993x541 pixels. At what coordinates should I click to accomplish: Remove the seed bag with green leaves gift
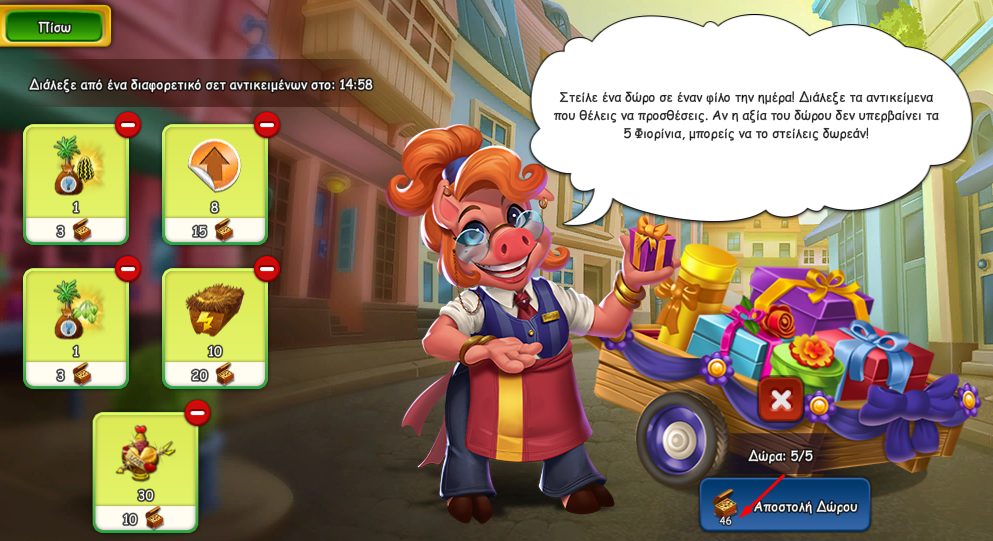tap(128, 269)
